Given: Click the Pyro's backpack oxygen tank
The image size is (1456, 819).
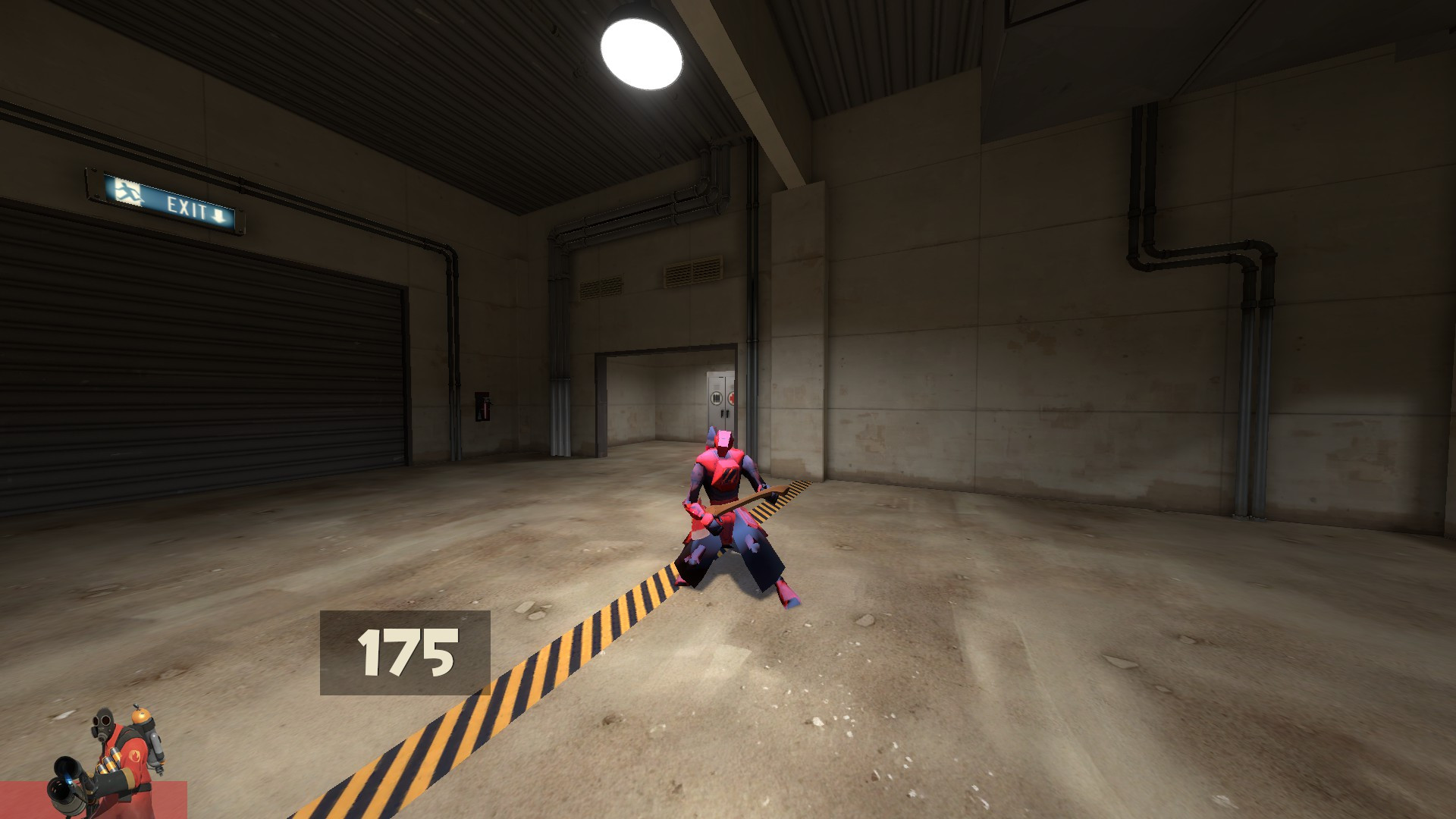Looking at the screenshot, I should coord(155,747).
